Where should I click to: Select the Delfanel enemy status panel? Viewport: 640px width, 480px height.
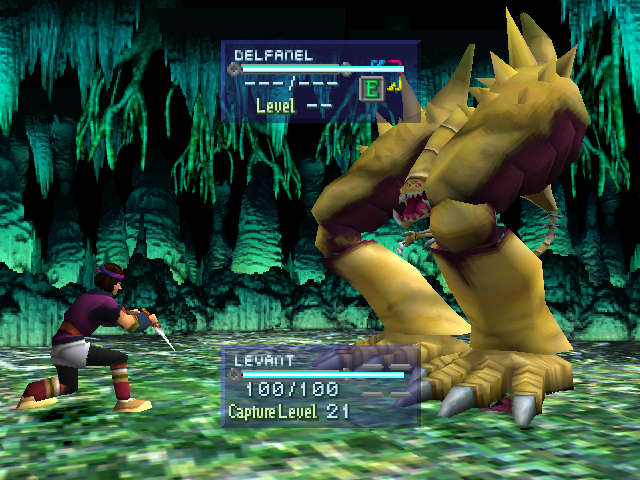pyautogui.click(x=318, y=80)
